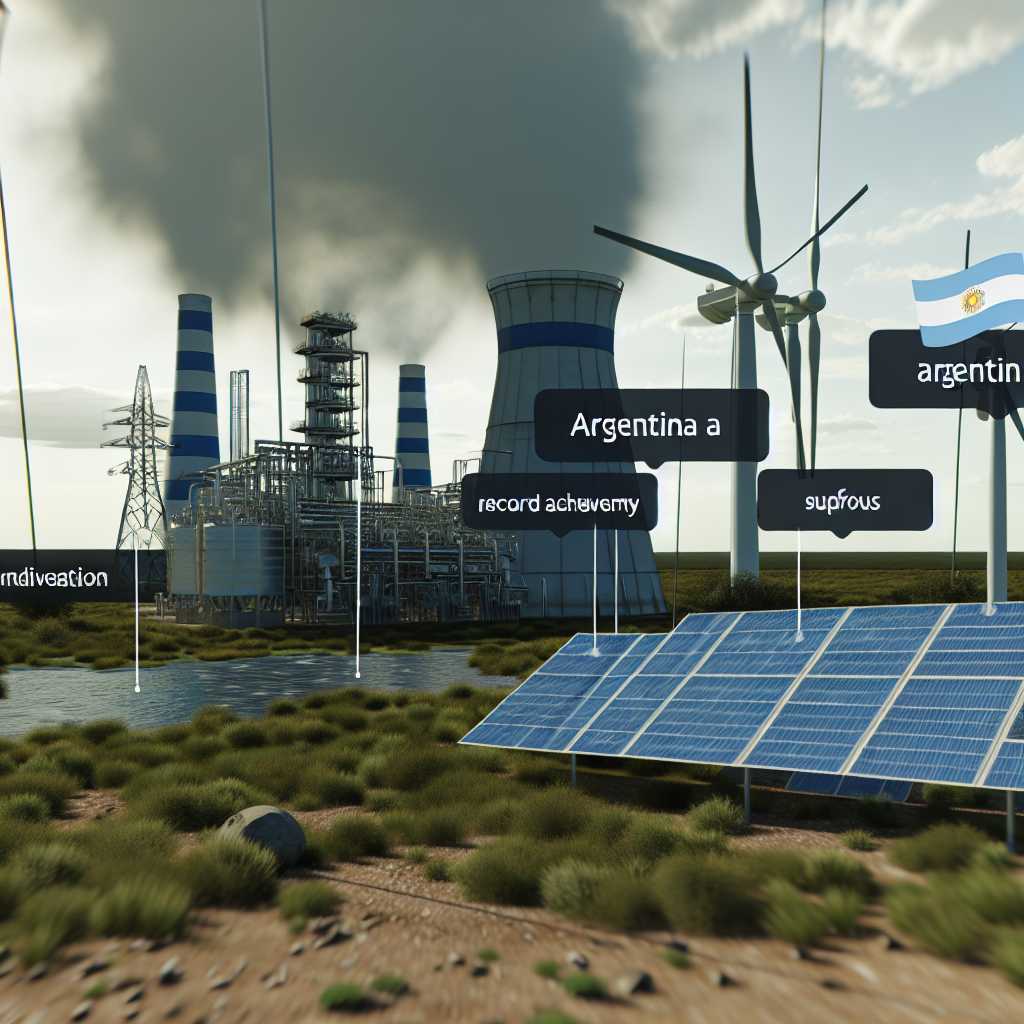Select the "rndiveation" label banner
The height and width of the screenshot is (1024, 1024).
pyautogui.click(x=56, y=577)
